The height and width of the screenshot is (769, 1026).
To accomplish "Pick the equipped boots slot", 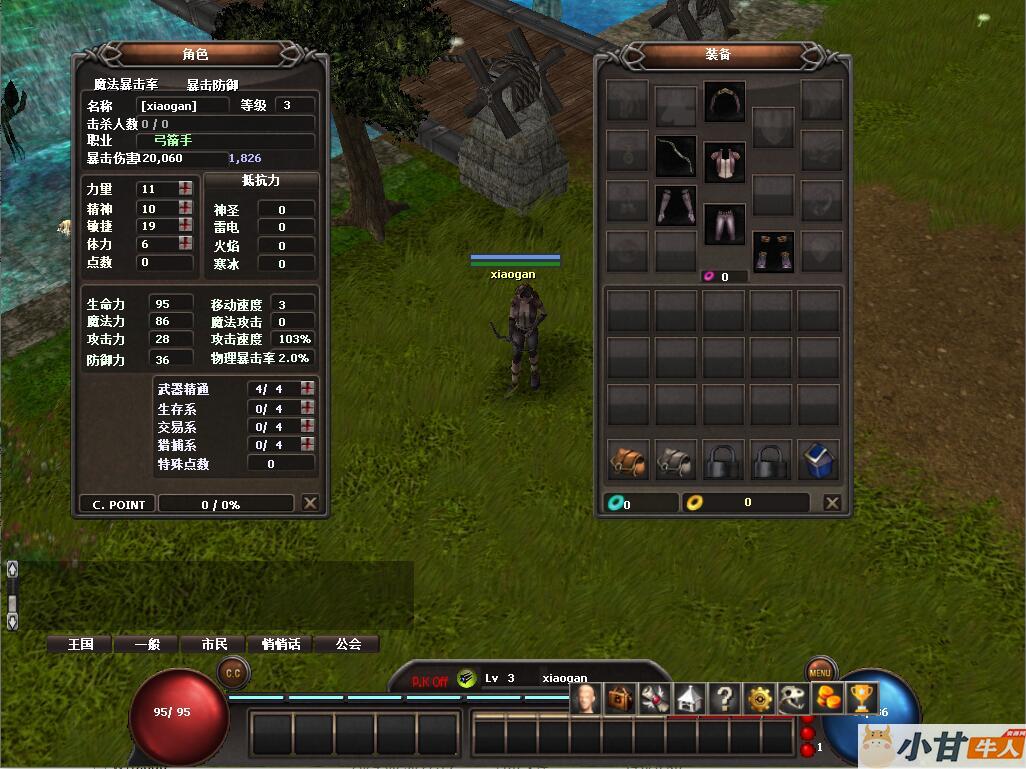I will (x=774, y=252).
